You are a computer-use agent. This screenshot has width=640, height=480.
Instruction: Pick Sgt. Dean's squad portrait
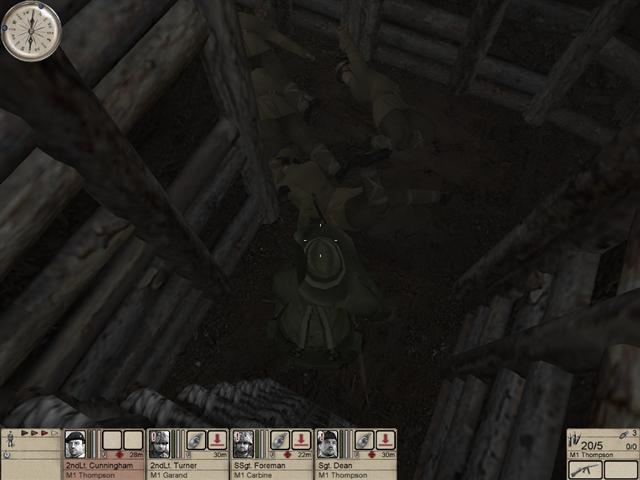click(x=327, y=443)
